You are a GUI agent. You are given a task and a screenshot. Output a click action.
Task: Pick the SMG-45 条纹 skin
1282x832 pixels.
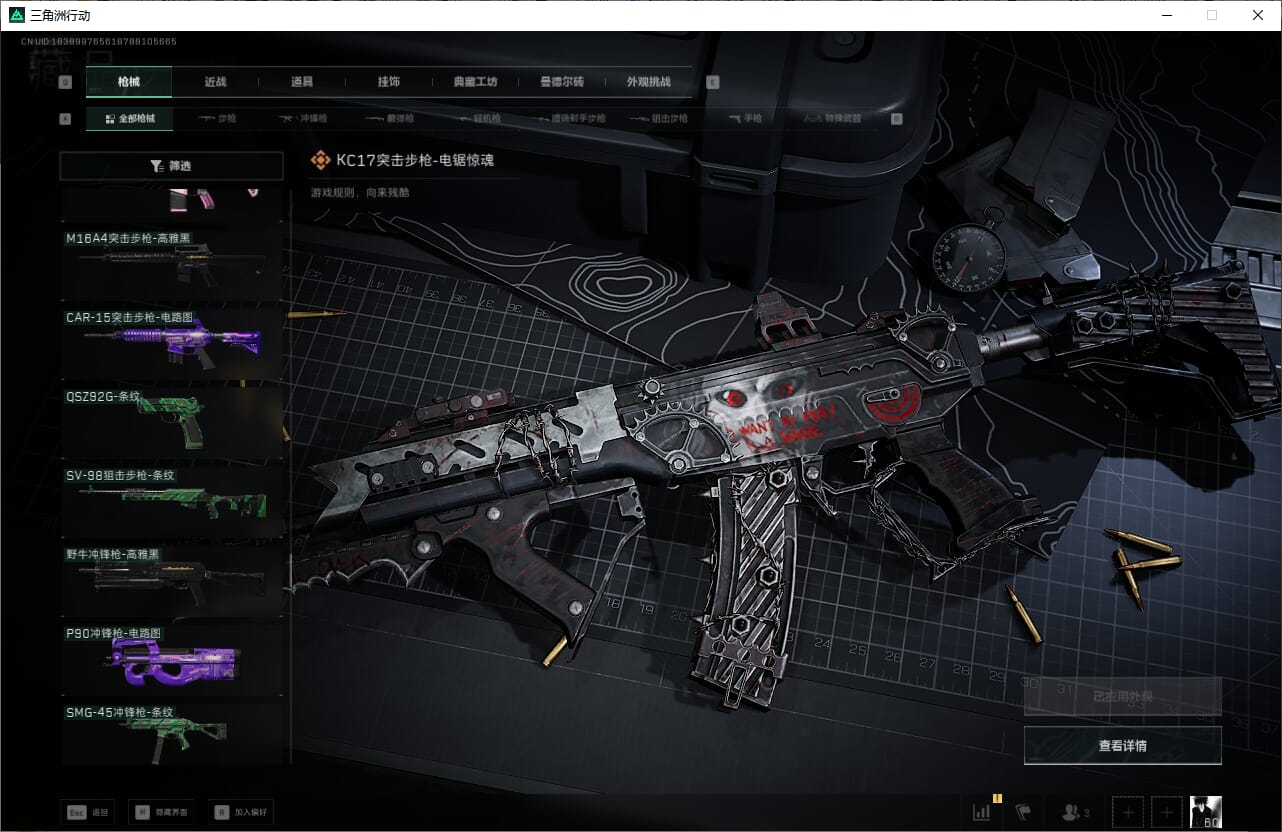(x=174, y=735)
